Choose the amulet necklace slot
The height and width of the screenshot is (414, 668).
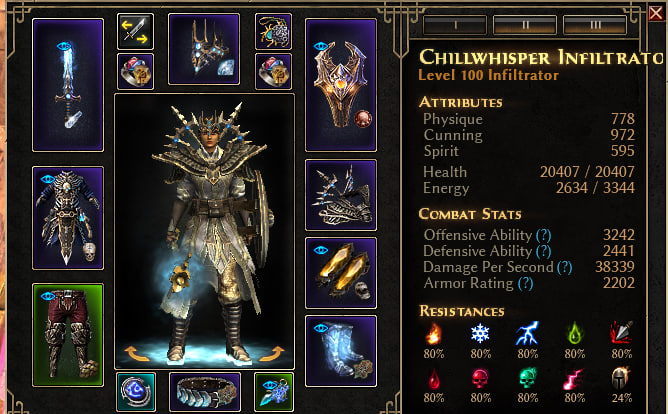click(273, 32)
